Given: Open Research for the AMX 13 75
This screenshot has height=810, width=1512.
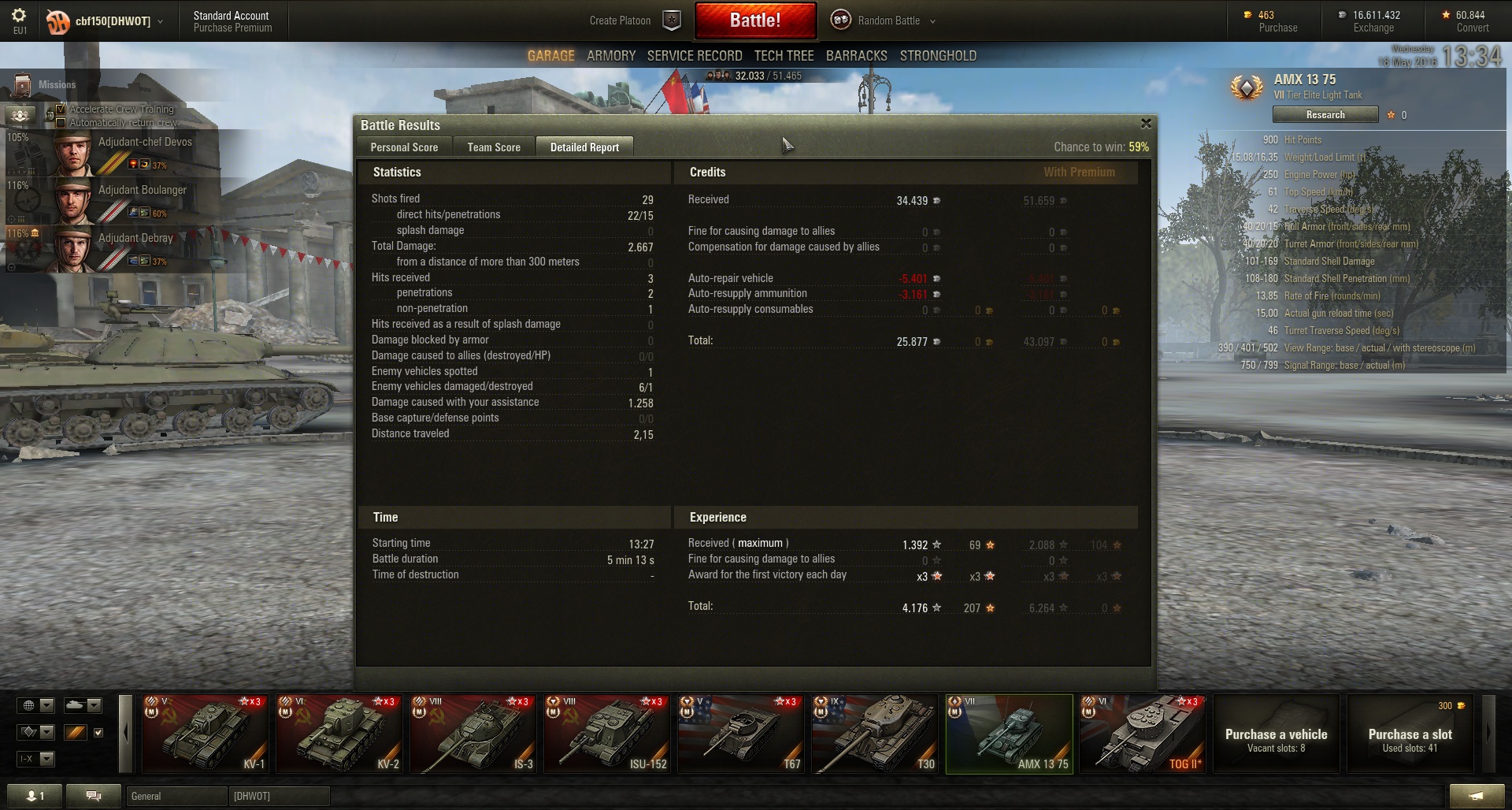Looking at the screenshot, I should pyautogui.click(x=1325, y=115).
